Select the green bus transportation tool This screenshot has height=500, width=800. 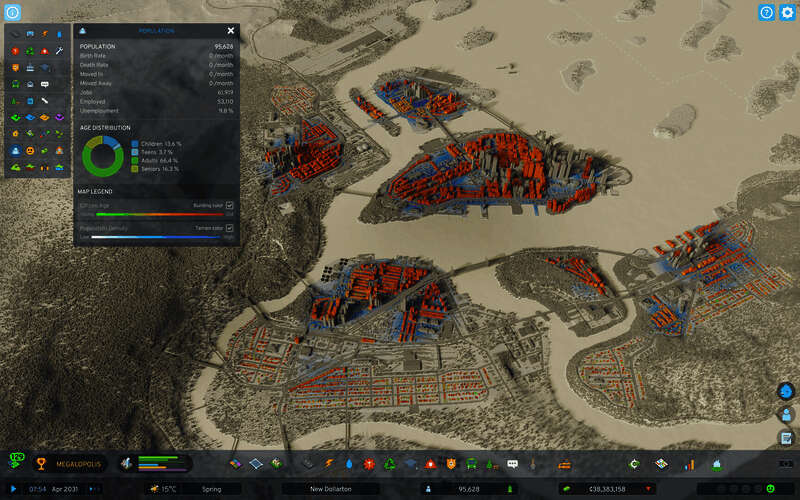[470, 464]
